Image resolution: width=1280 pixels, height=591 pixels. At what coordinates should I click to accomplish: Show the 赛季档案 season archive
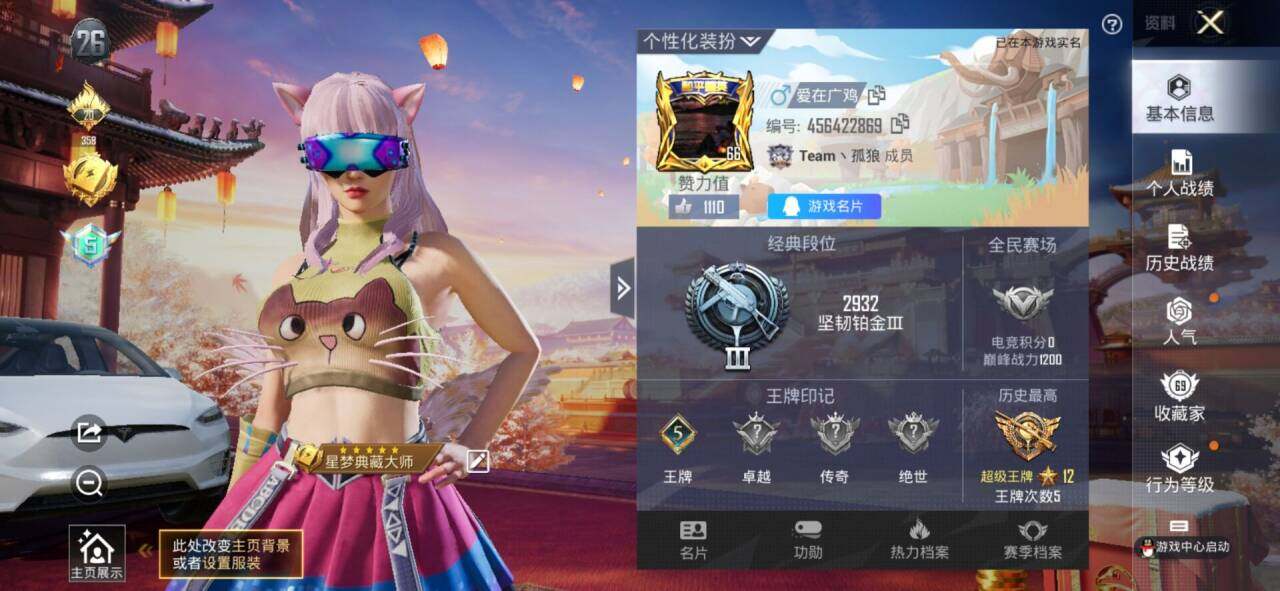click(x=1032, y=540)
